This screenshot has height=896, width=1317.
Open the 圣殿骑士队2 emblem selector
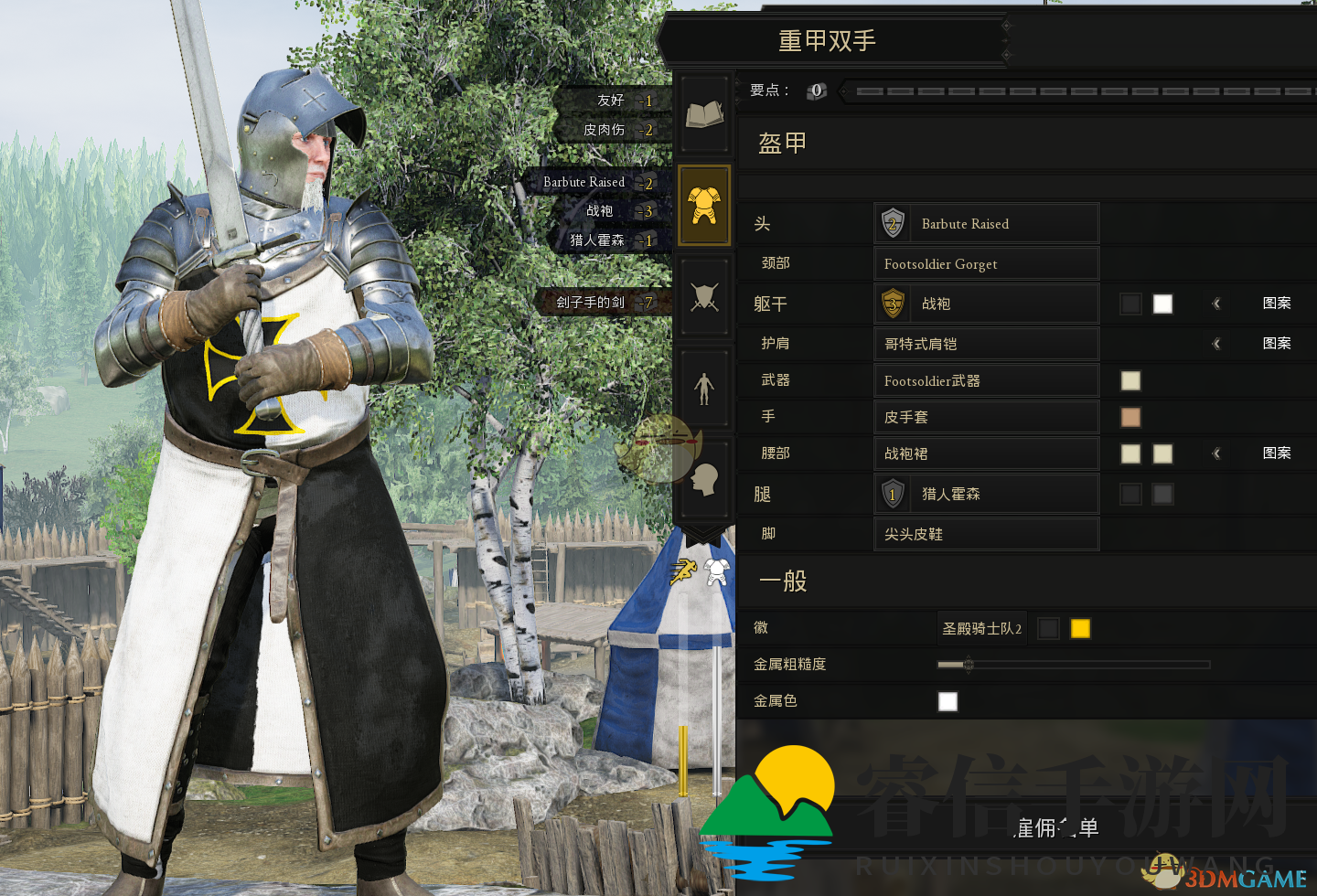[981, 628]
